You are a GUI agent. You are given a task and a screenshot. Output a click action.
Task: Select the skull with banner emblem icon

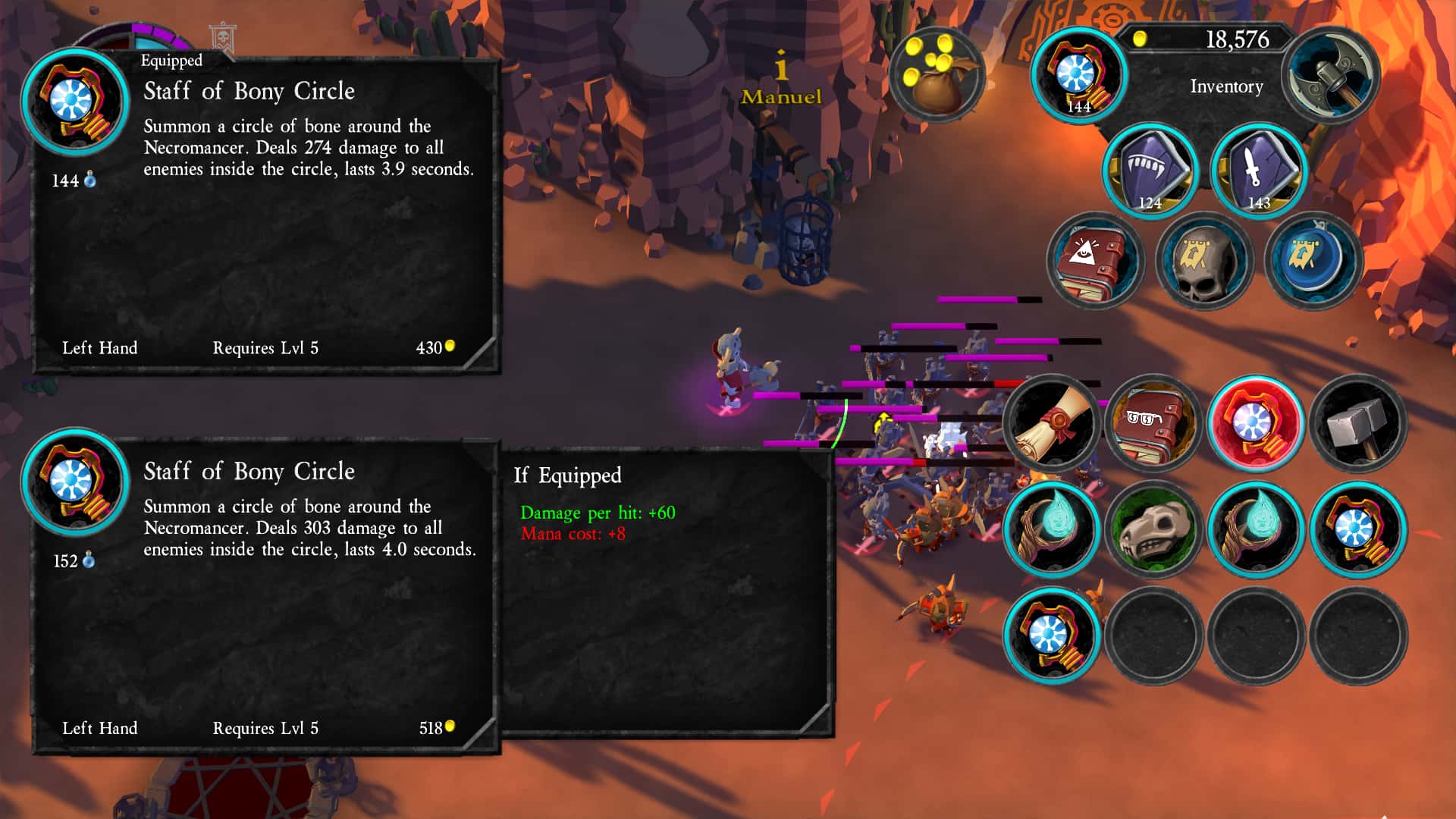tap(1203, 261)
